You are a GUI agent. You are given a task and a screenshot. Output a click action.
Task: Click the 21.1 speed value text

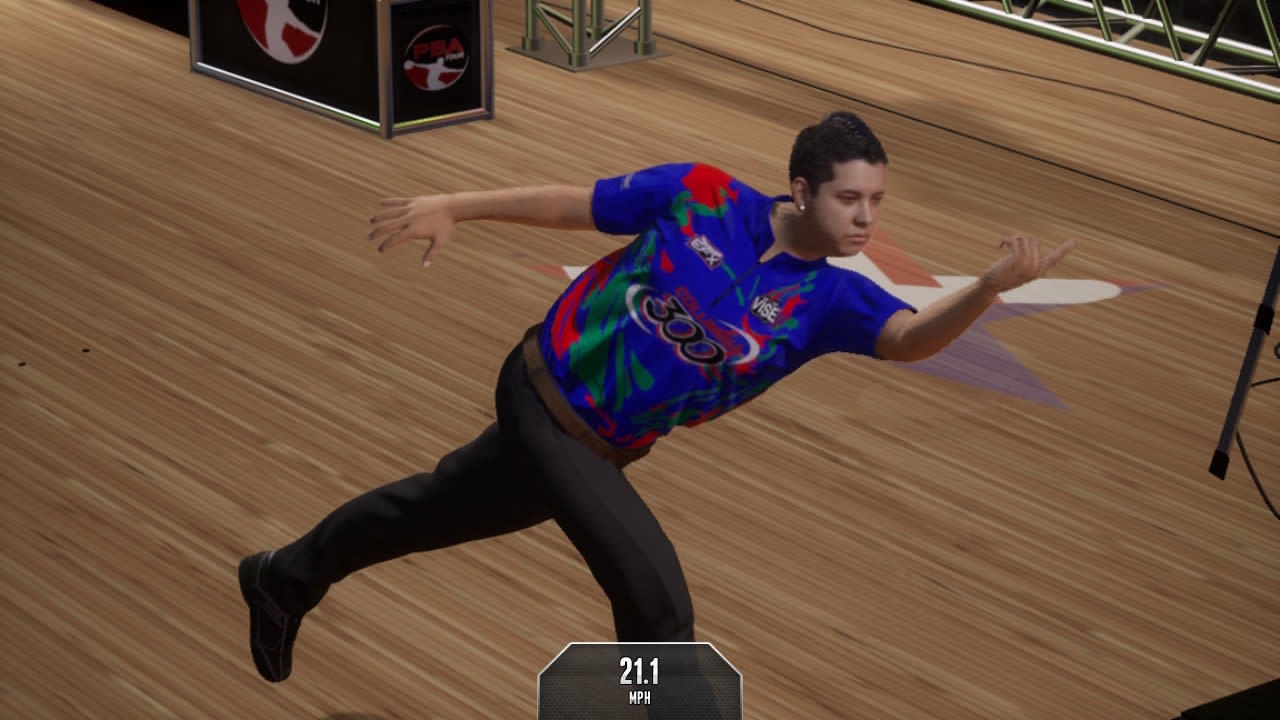(x=640, y=673)
